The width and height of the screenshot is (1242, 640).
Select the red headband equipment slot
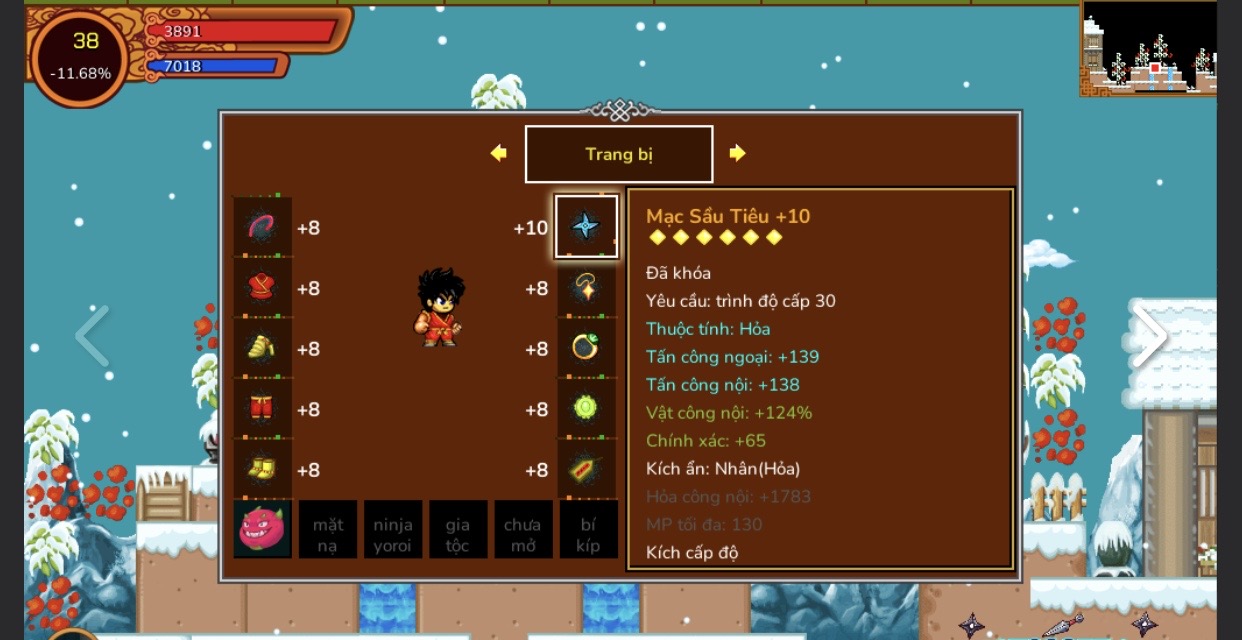[x=263, y=227]
